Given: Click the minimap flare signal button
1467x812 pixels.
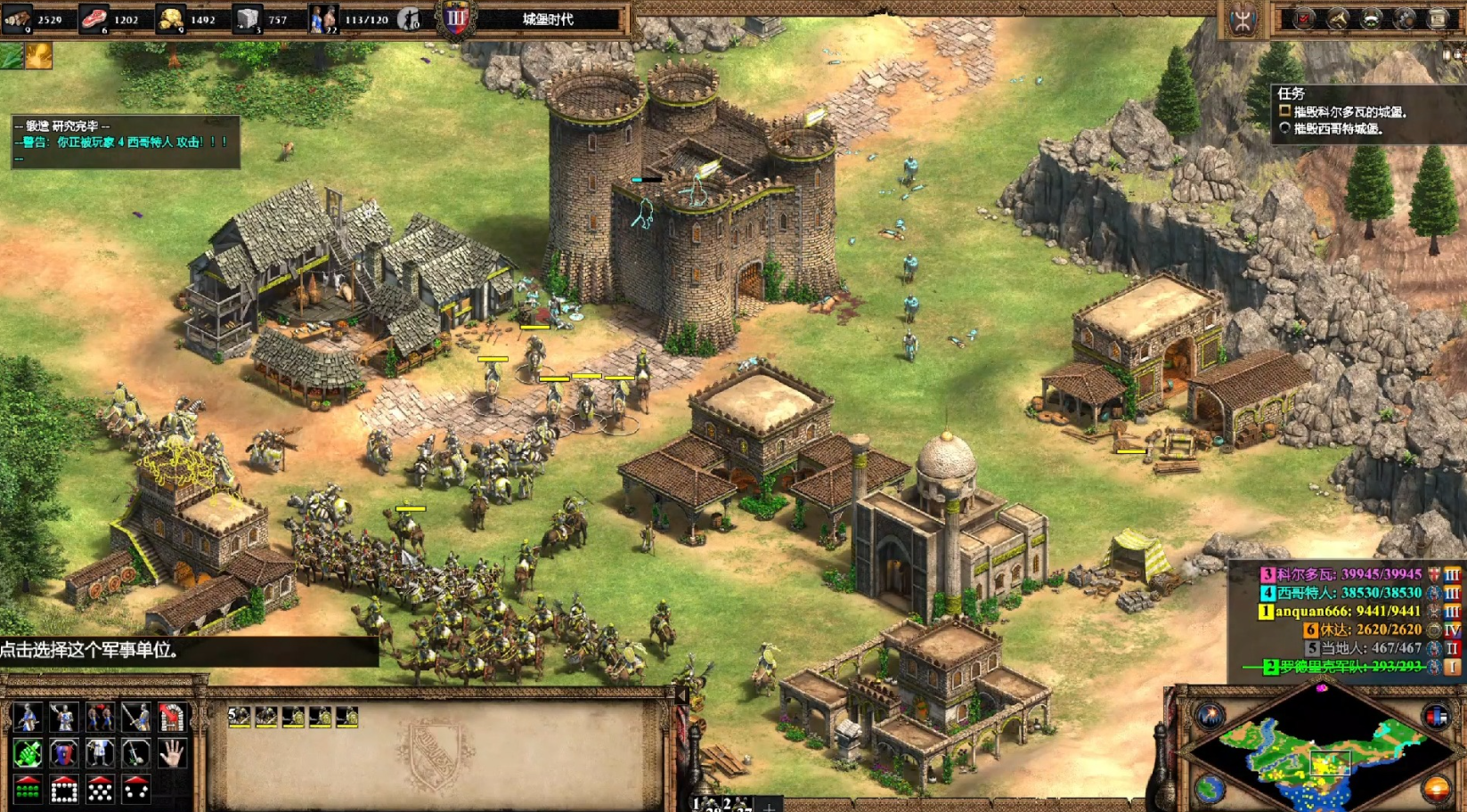Looking at the screenshot, I should (x=1210, y=715).
